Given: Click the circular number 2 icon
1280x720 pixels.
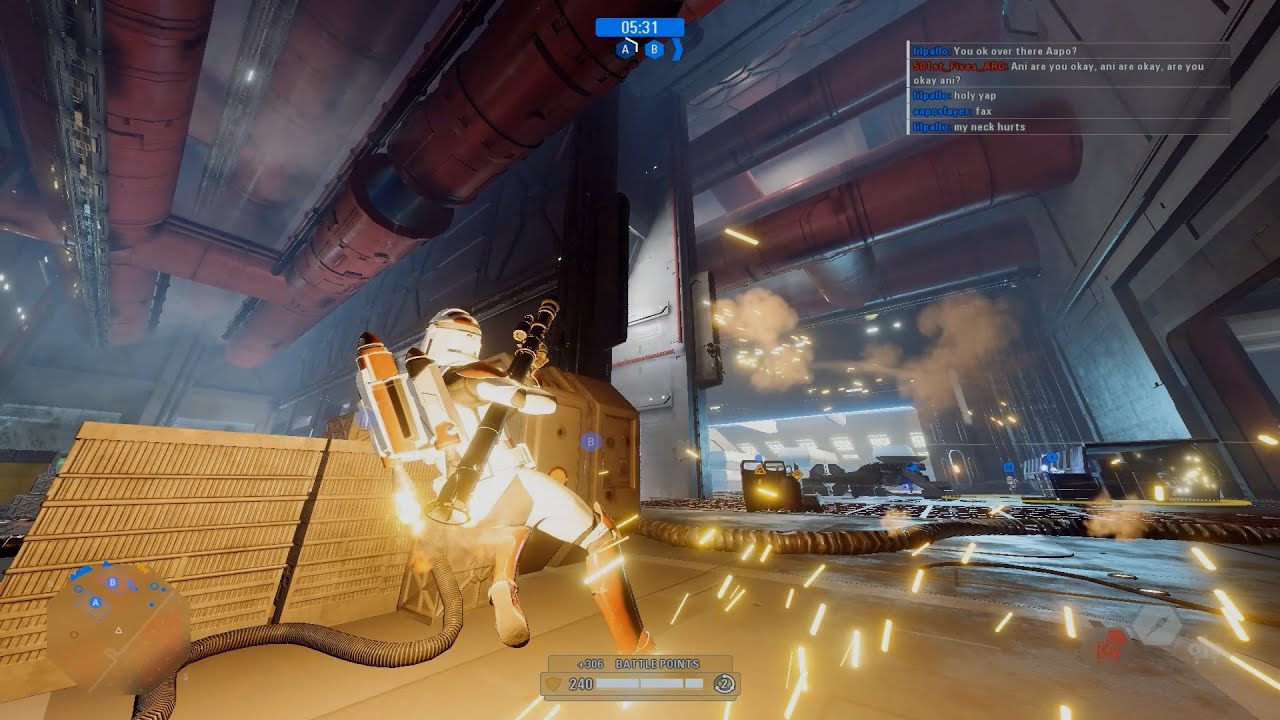Looking at the screenshot, I should [723, 684].
